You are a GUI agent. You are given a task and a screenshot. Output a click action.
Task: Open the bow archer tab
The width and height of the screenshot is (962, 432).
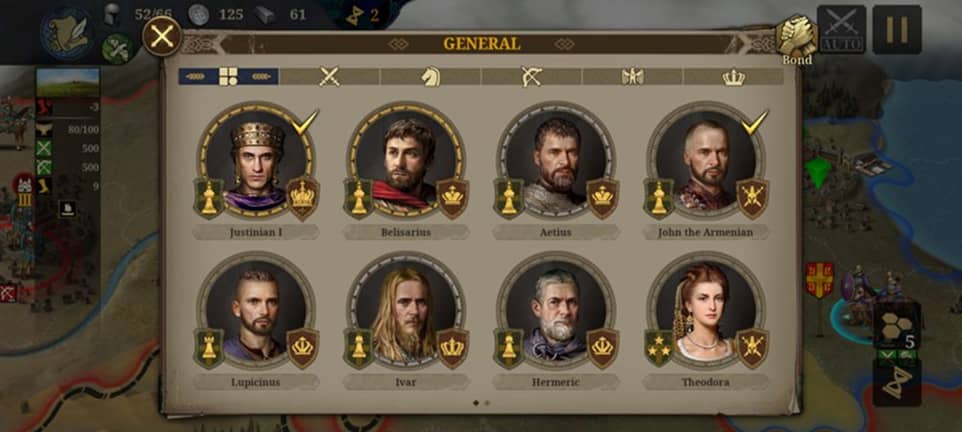click(x=531, y=76)
